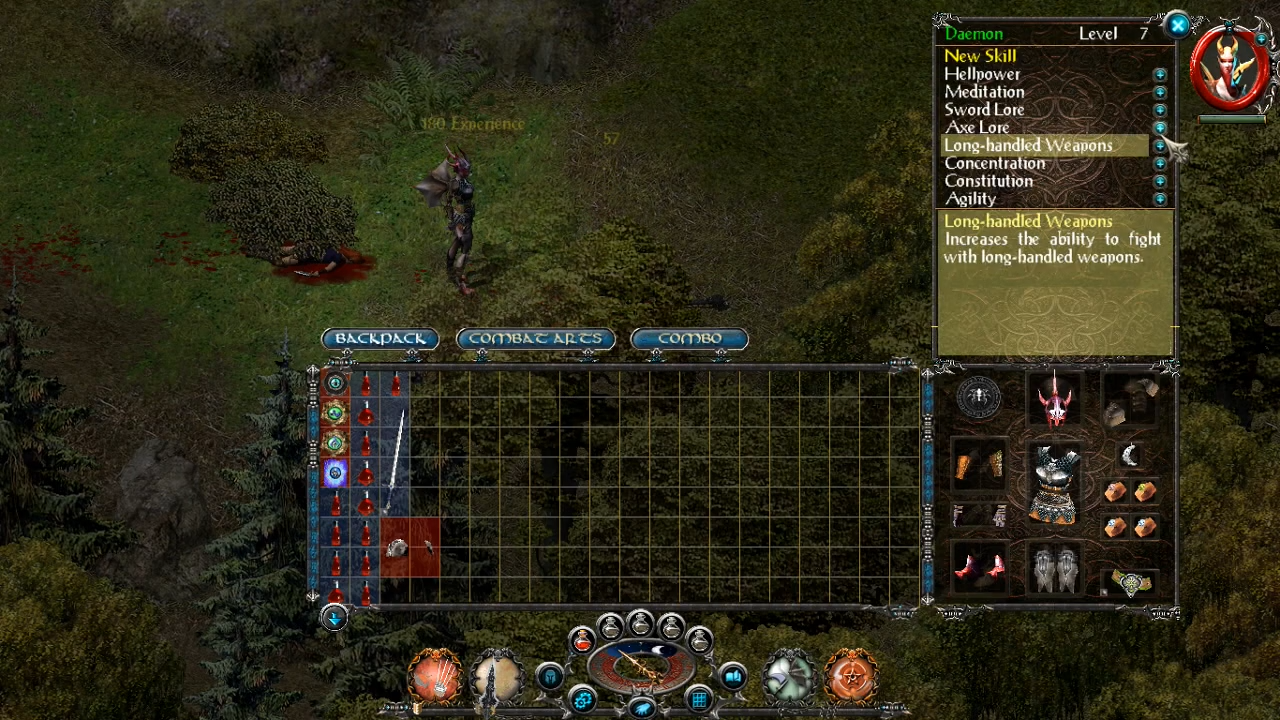Choose the Constitution skill

[x=988, y=182]
